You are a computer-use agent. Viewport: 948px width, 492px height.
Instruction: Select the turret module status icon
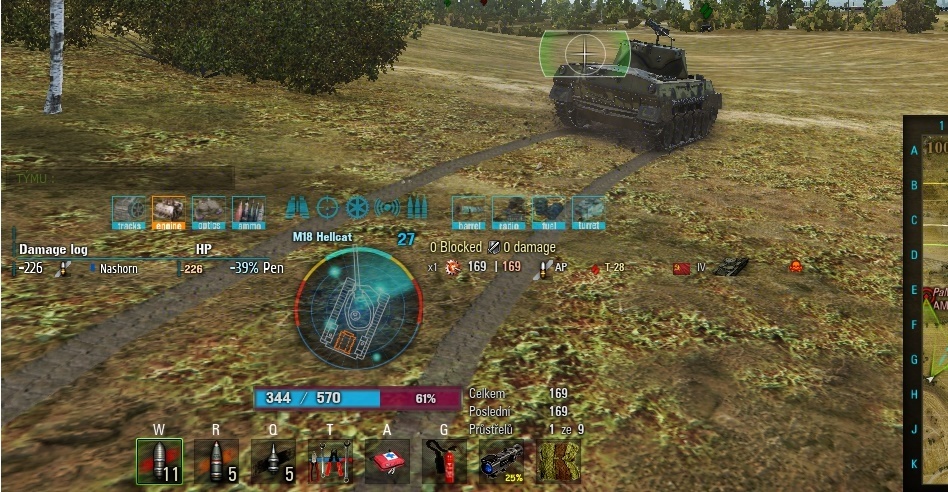tap(588, 211)
